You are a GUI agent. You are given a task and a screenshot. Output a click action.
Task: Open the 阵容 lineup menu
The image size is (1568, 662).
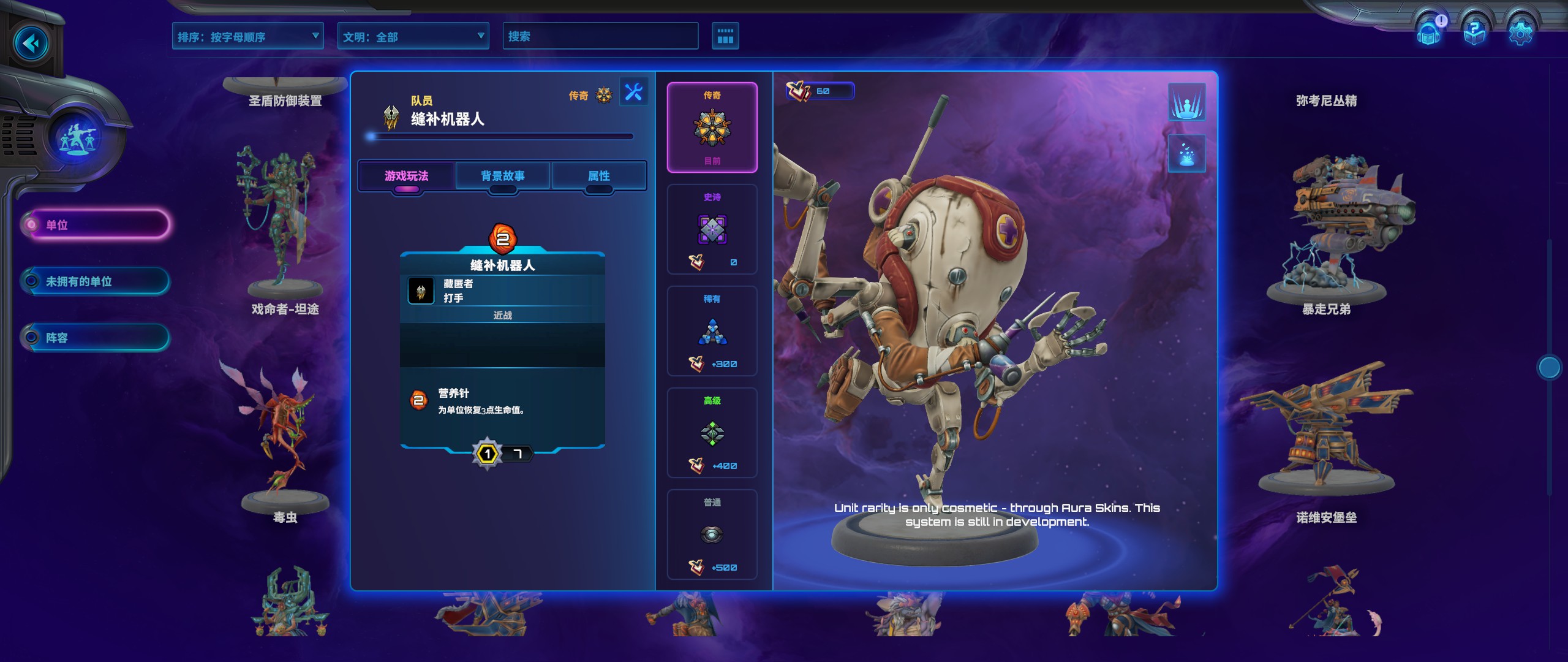(96, 338)
